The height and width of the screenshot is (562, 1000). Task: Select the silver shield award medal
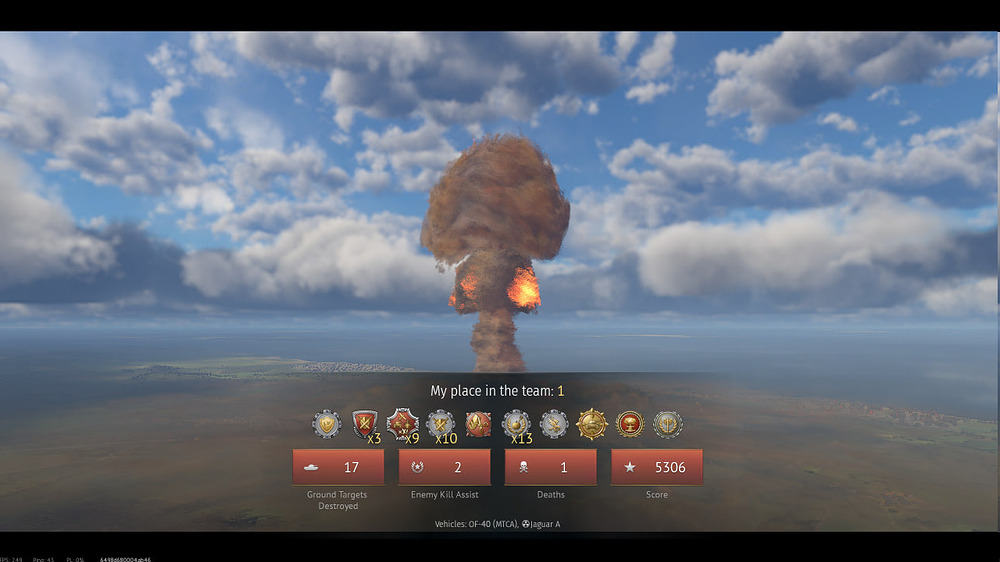coord(326,424)
